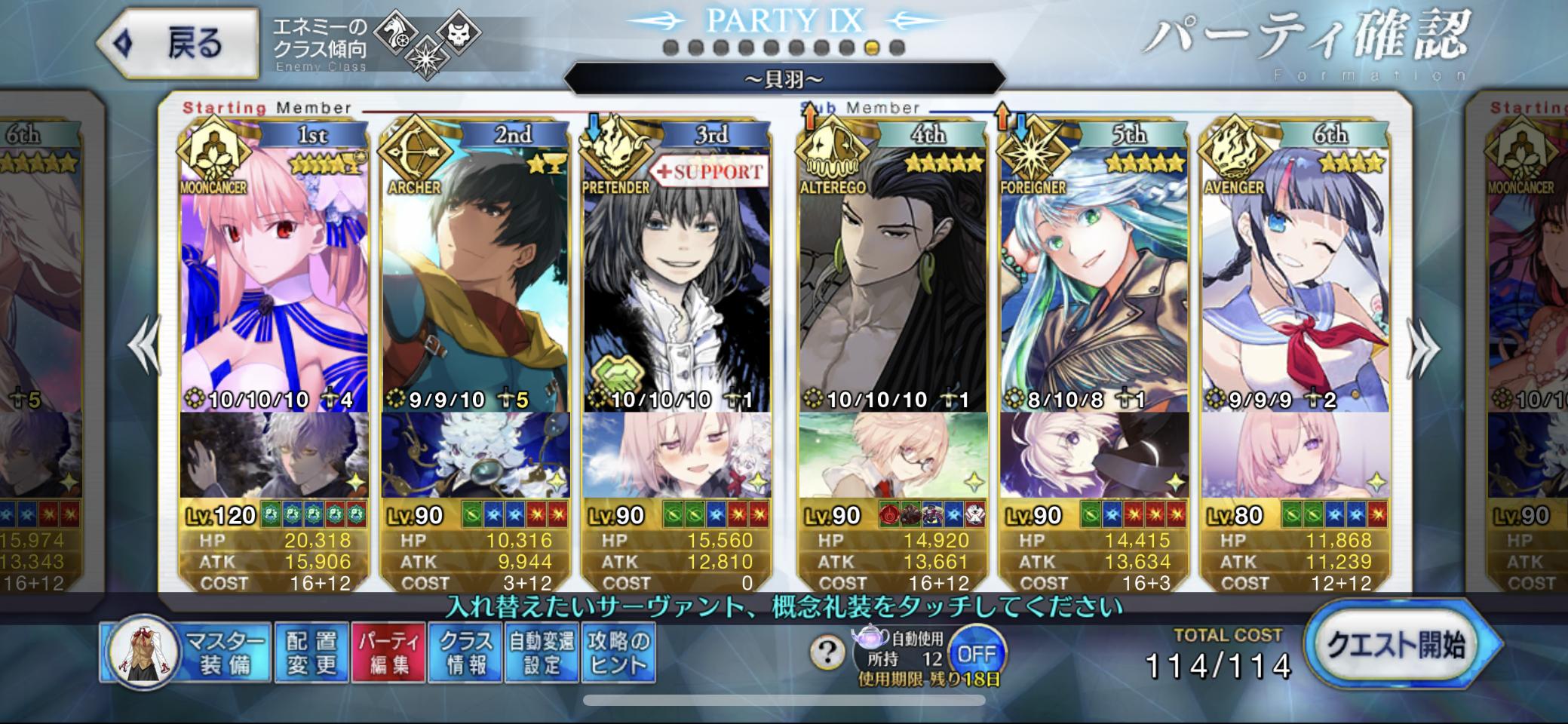Change the Archer's craft essence
The width and height of the screenshot is (1568, 724).
[x=474, y=455]
